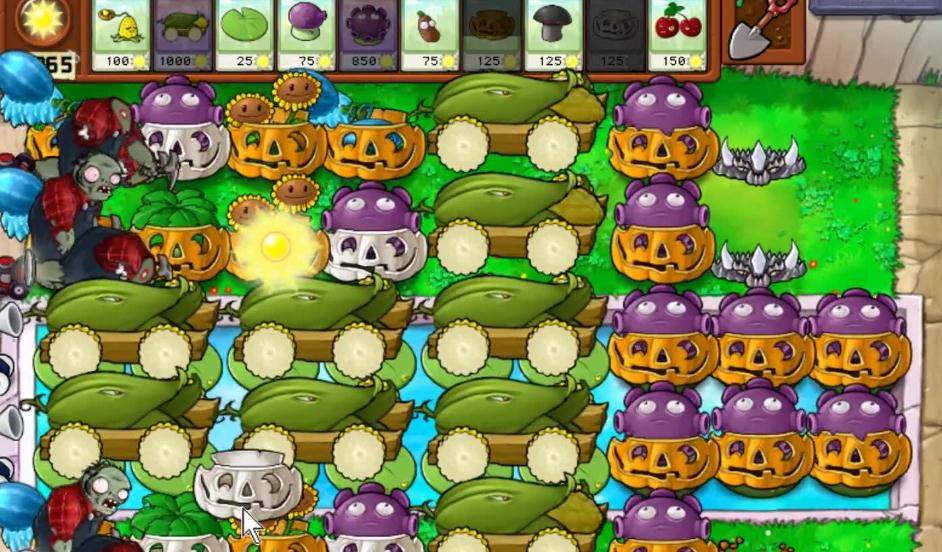Pick the Doom-shroom seed packet

554,34
